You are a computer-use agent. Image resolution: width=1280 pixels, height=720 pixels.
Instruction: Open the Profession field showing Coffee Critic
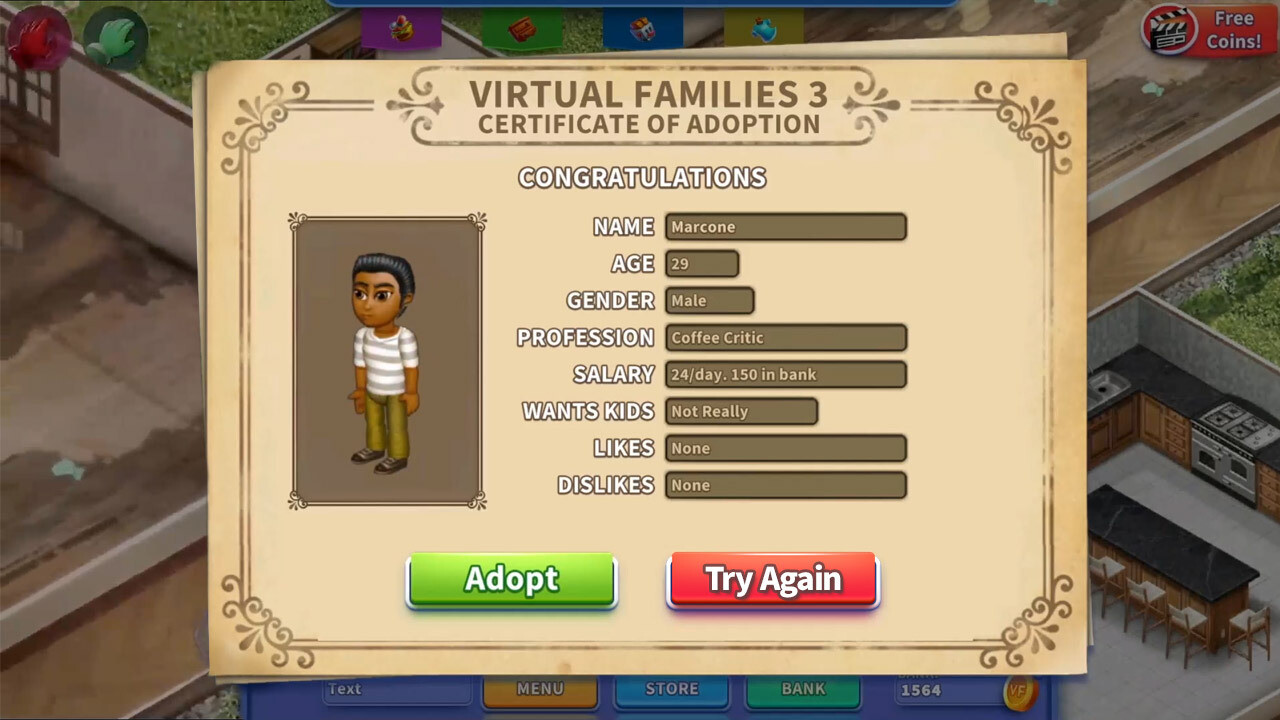tap(785, 337)
